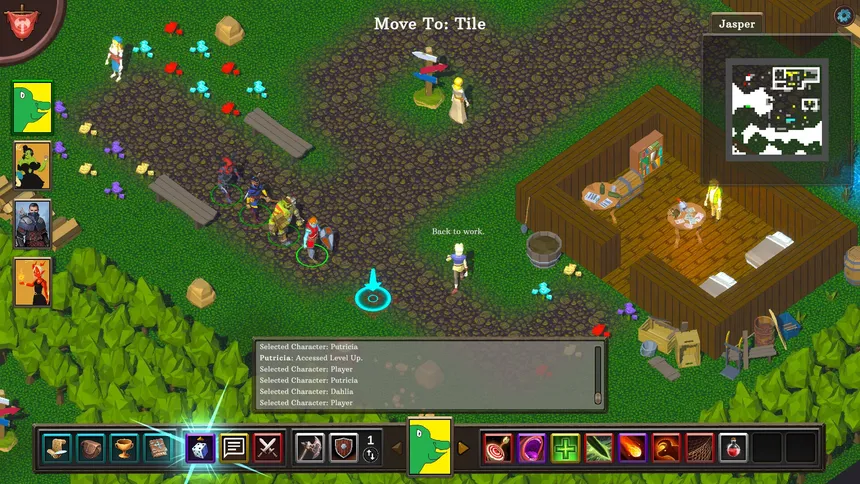Cast the fireball ability
This screenshot has height=484, width=860.
(x=632, y=447)
